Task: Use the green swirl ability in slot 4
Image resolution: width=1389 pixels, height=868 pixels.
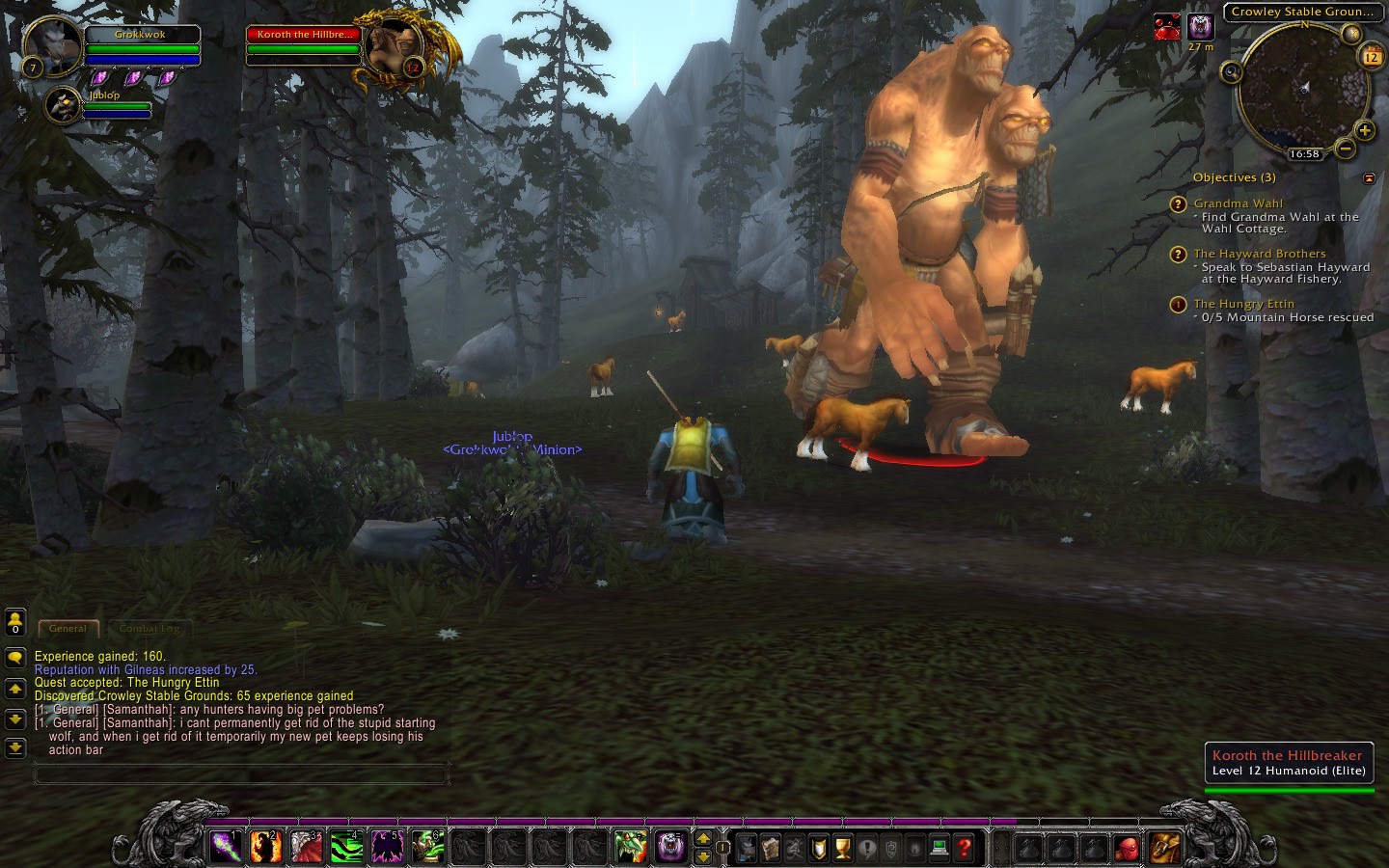Action: click(x=346, y=847)
